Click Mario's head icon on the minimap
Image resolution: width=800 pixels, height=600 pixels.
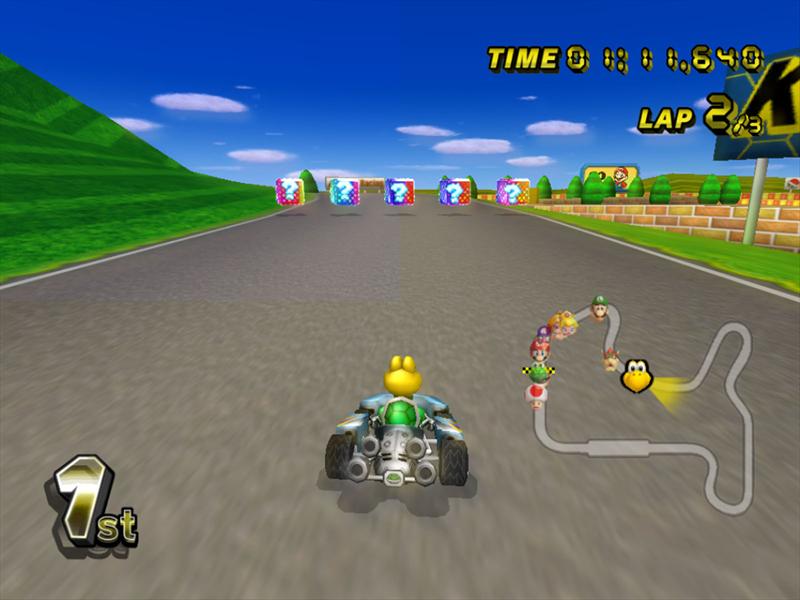[540, 350]
